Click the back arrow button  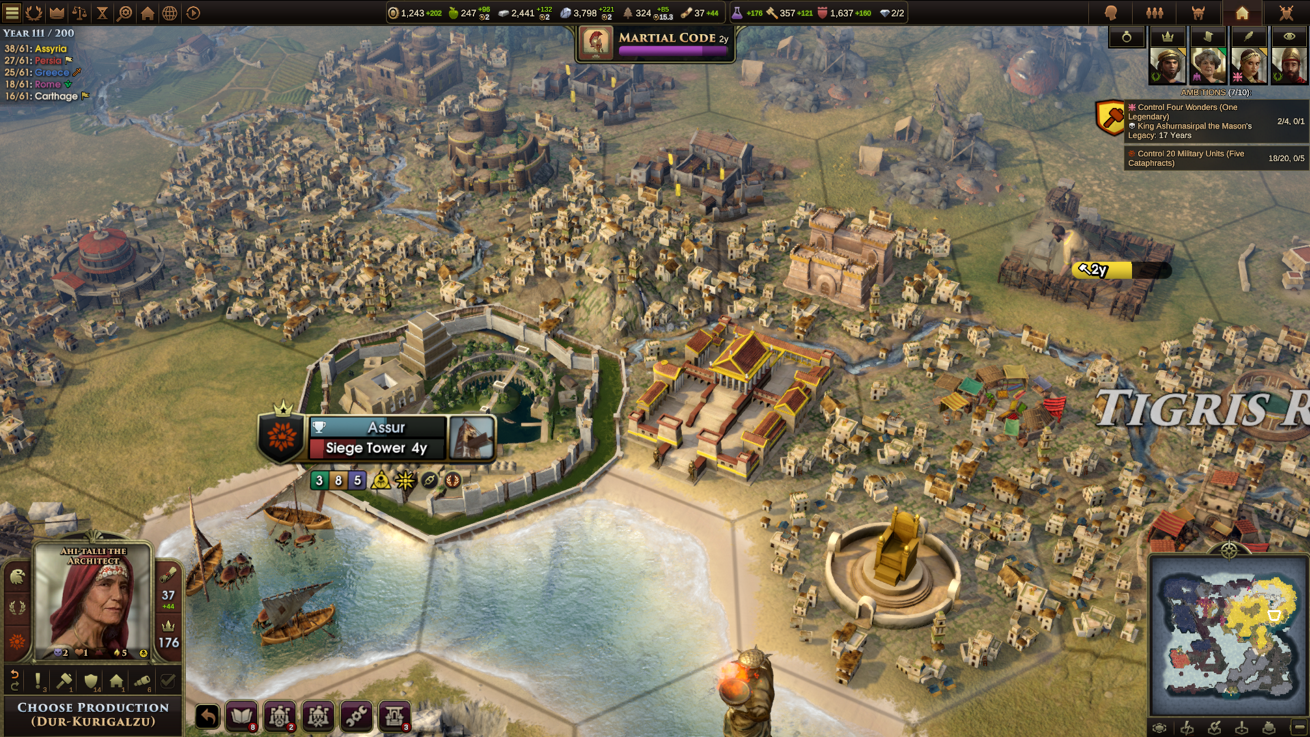[x=207, y=716]
